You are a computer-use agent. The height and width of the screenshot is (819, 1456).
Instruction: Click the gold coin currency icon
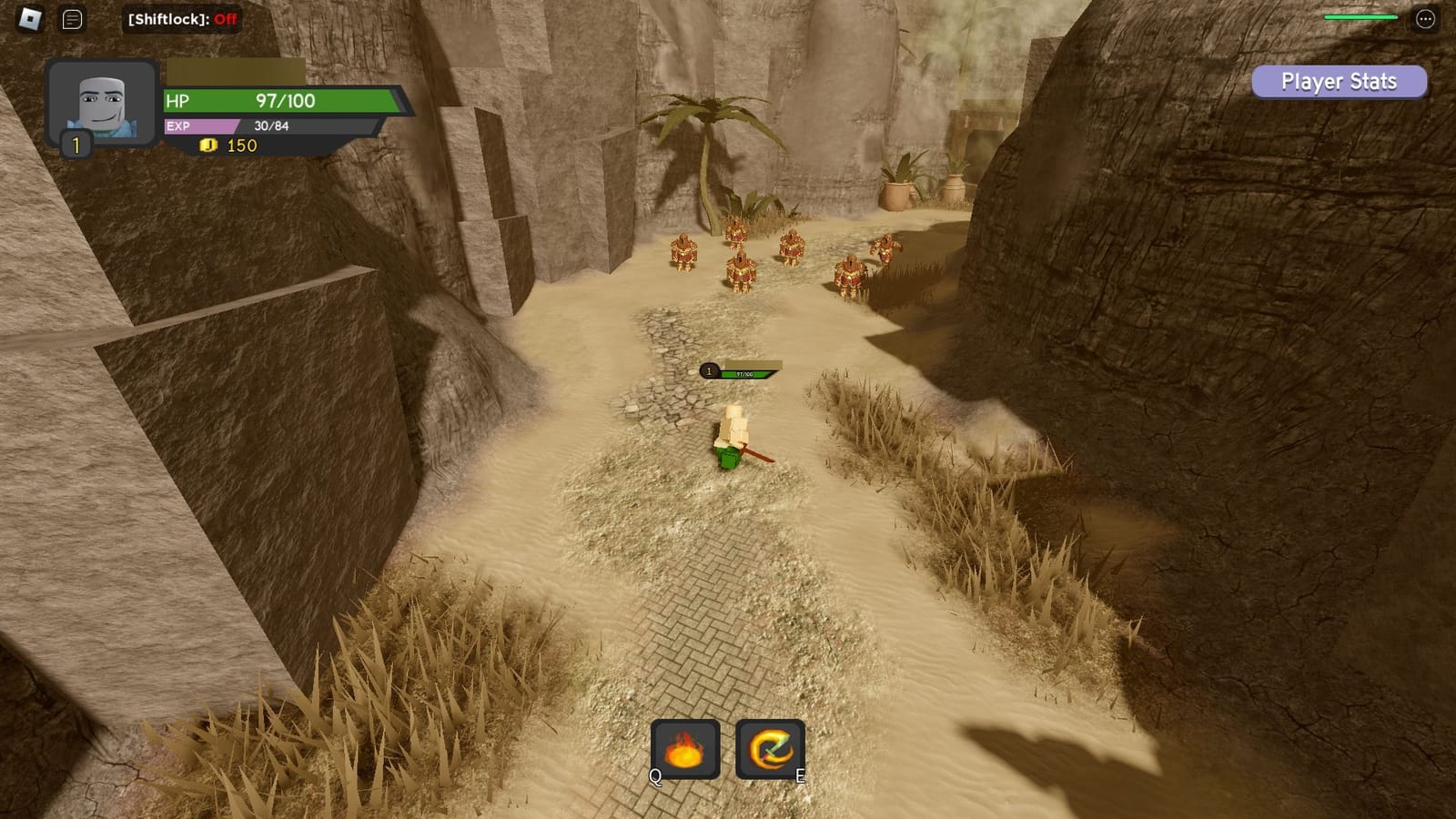(207, 145)
